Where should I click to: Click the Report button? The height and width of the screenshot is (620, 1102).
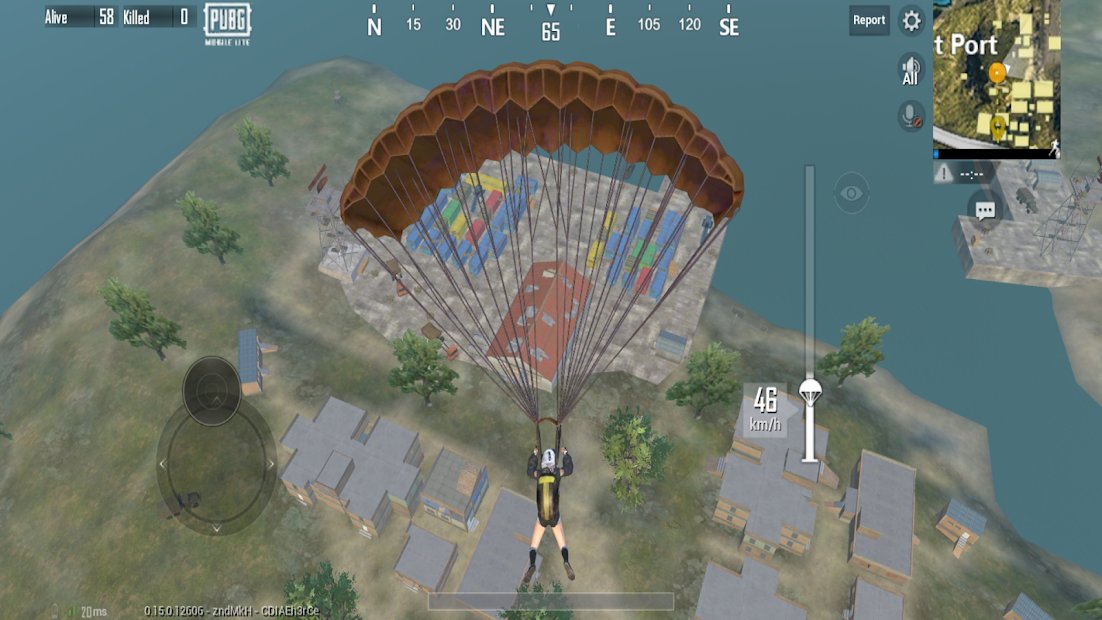[x=869, y=20]
